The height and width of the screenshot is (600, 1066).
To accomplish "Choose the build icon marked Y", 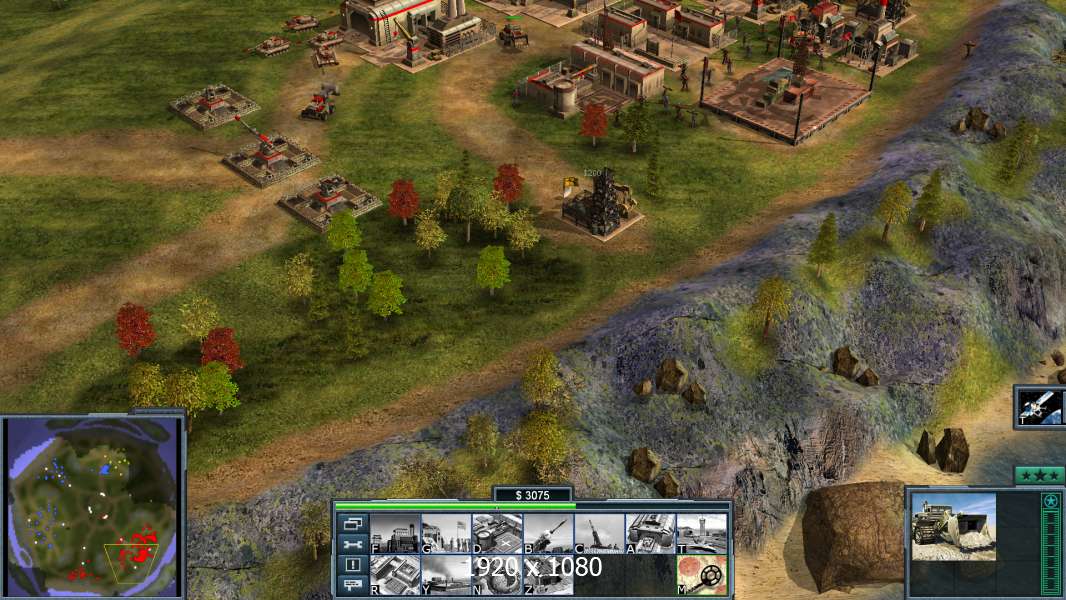I will pos(446,574).
